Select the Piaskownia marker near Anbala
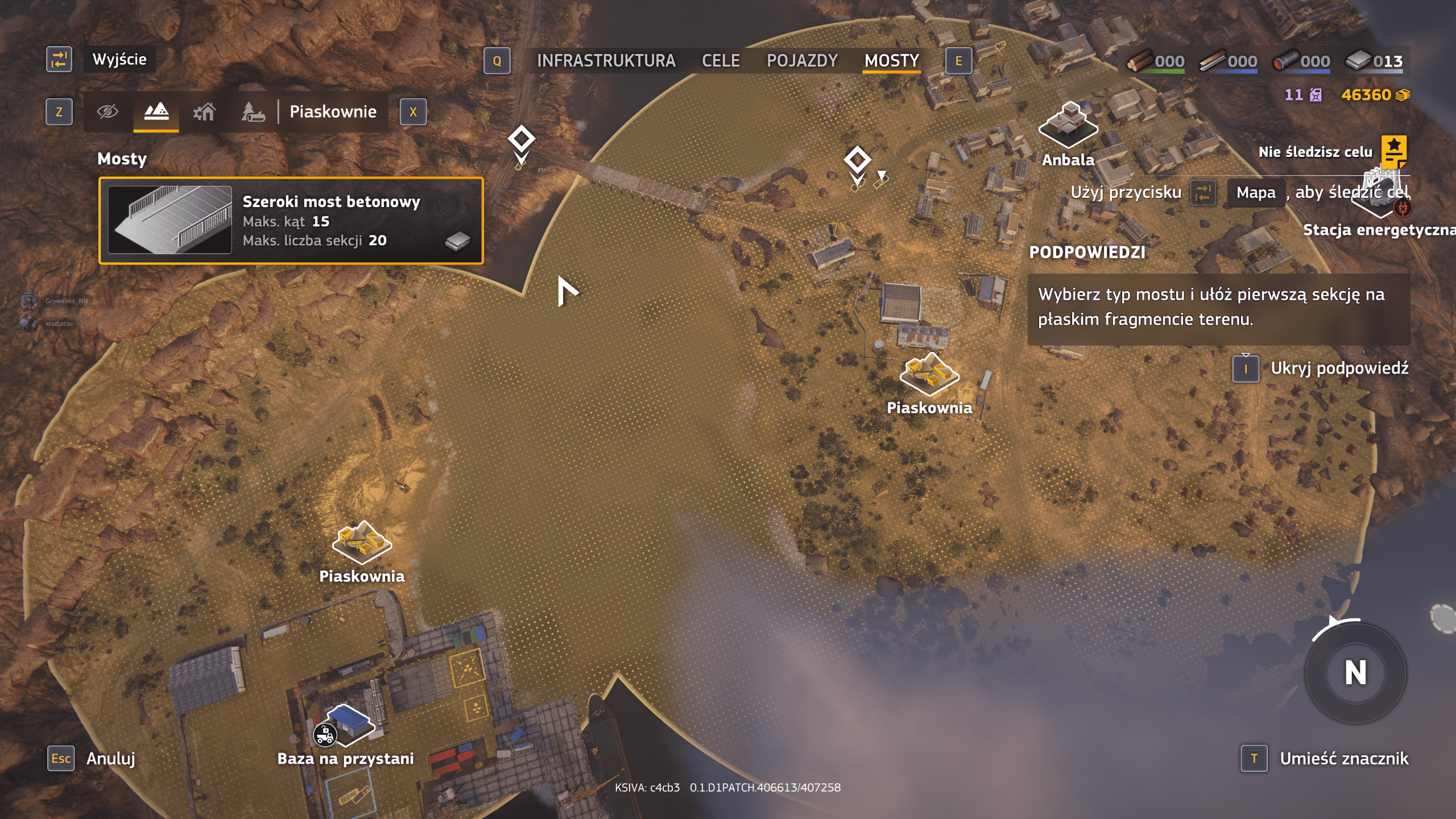 (x=929, y=374)
